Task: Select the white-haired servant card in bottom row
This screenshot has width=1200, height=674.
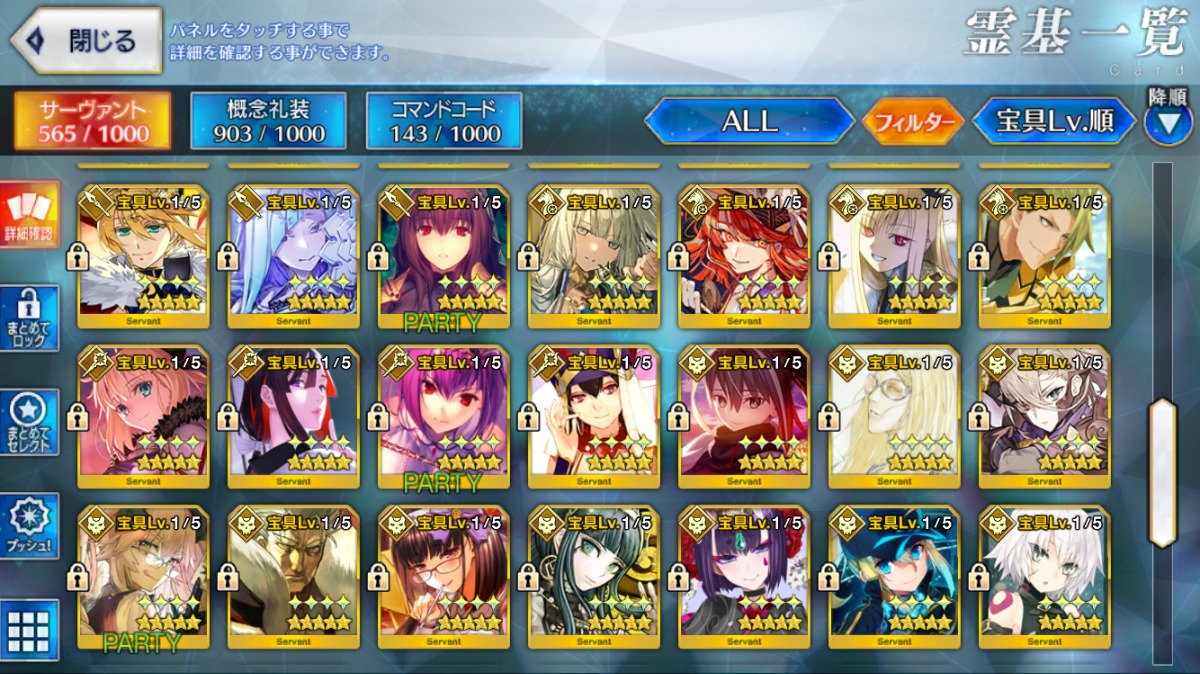Action: [1044, 575]
